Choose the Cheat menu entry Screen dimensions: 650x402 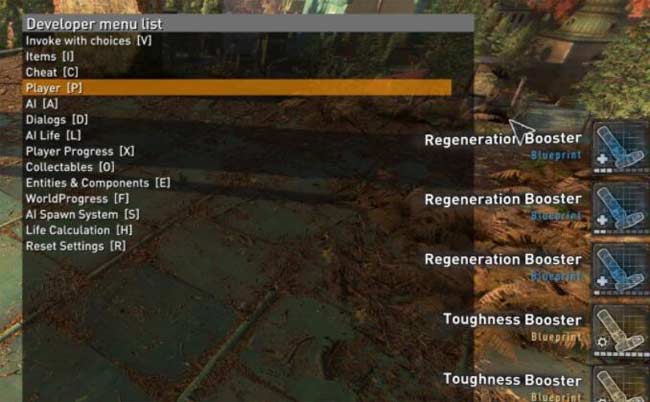[52, 73]
